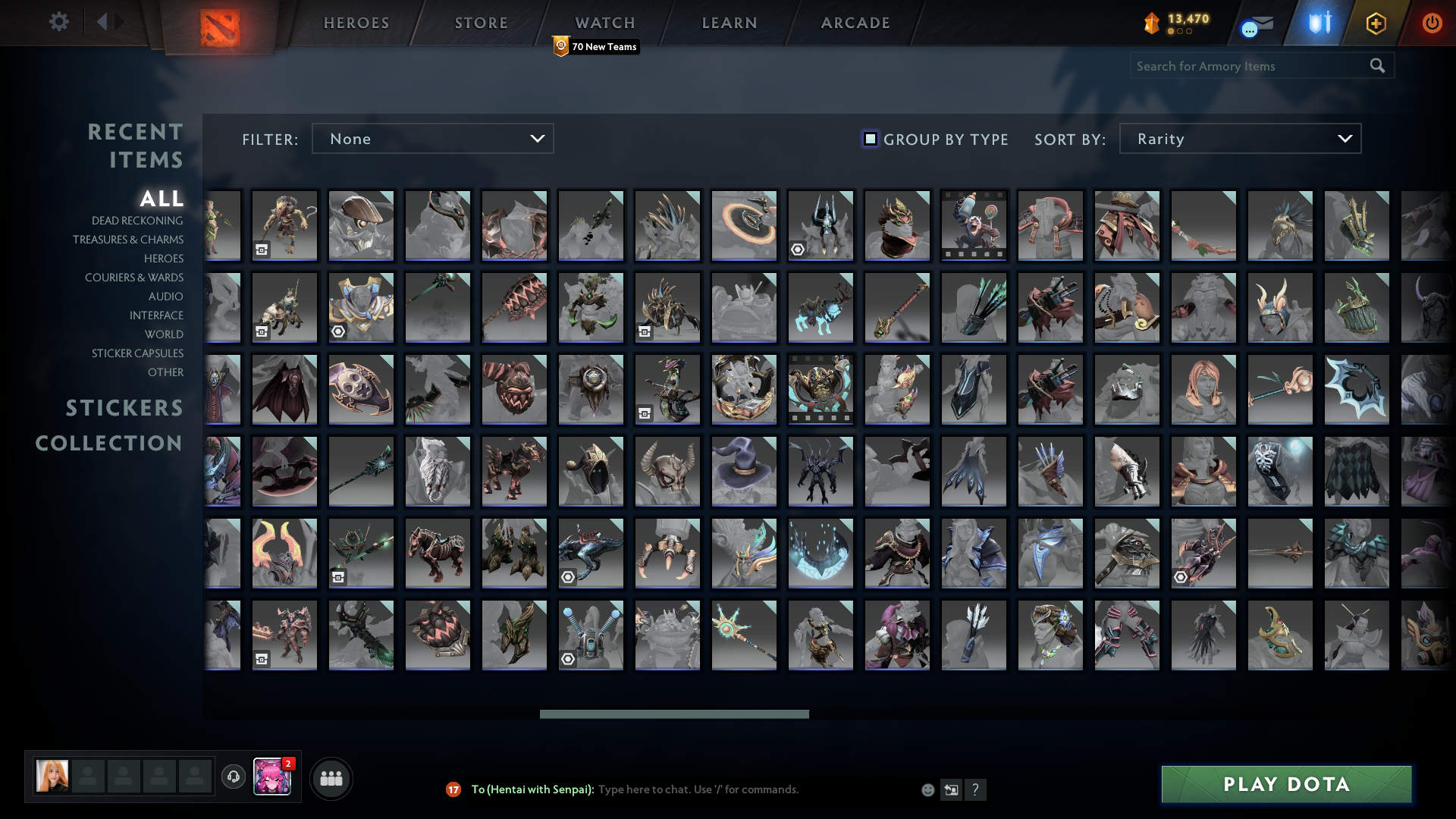
Task: Toggle the voice chat headset icon
Action: point(233,777)
